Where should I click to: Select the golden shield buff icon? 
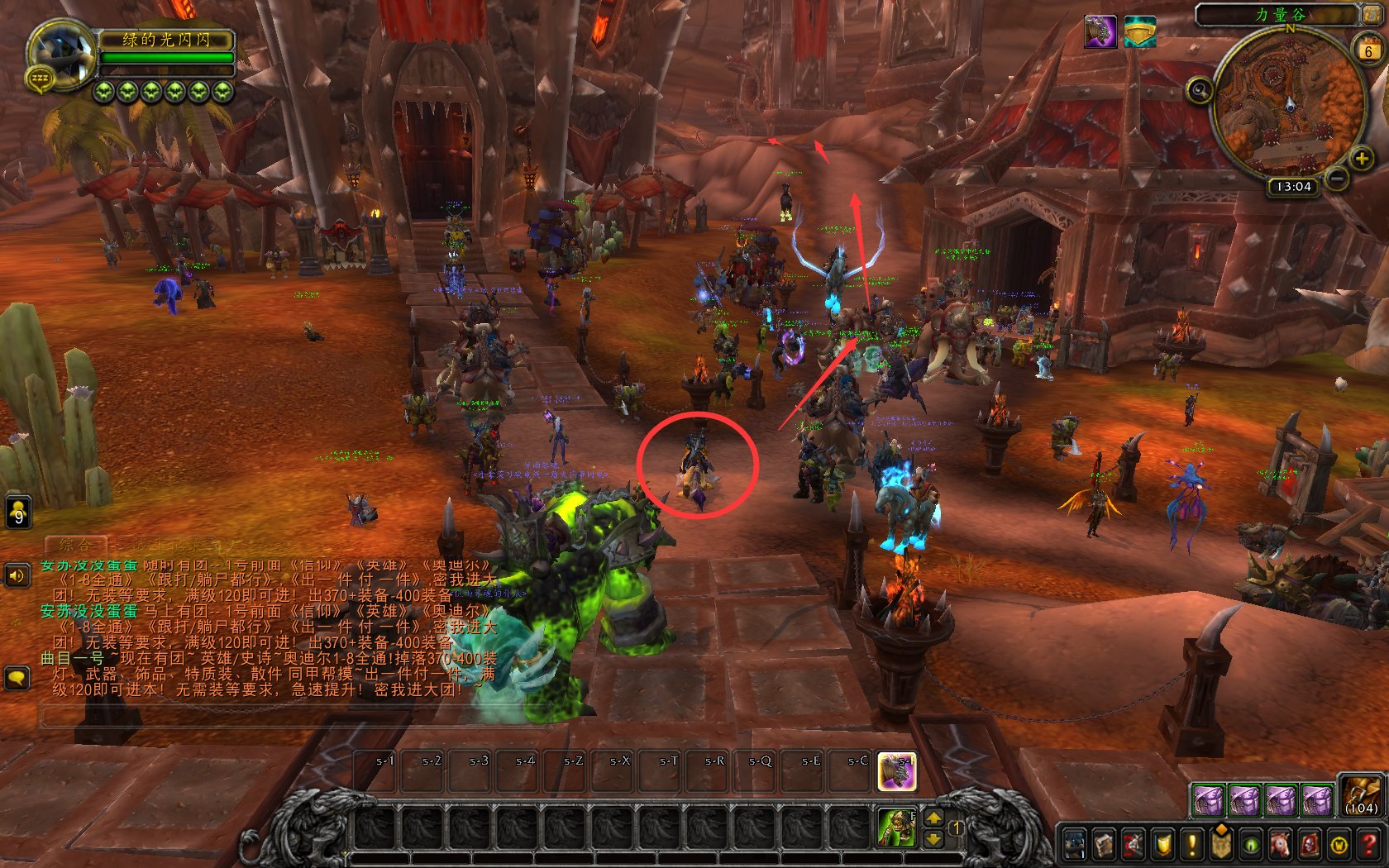[1140, 32]
